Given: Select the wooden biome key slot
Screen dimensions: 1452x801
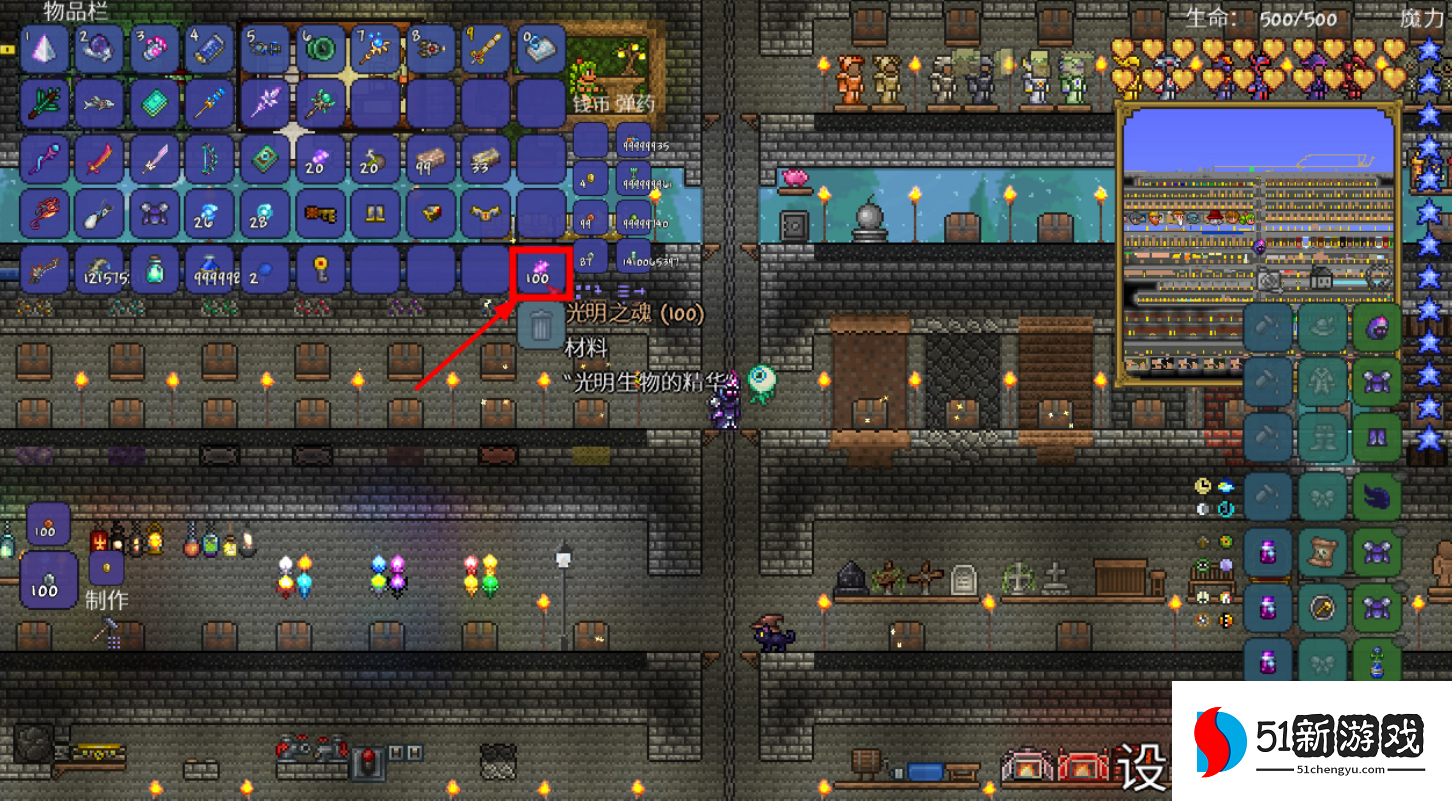Looking at the screenshot, I should point(321,214).
